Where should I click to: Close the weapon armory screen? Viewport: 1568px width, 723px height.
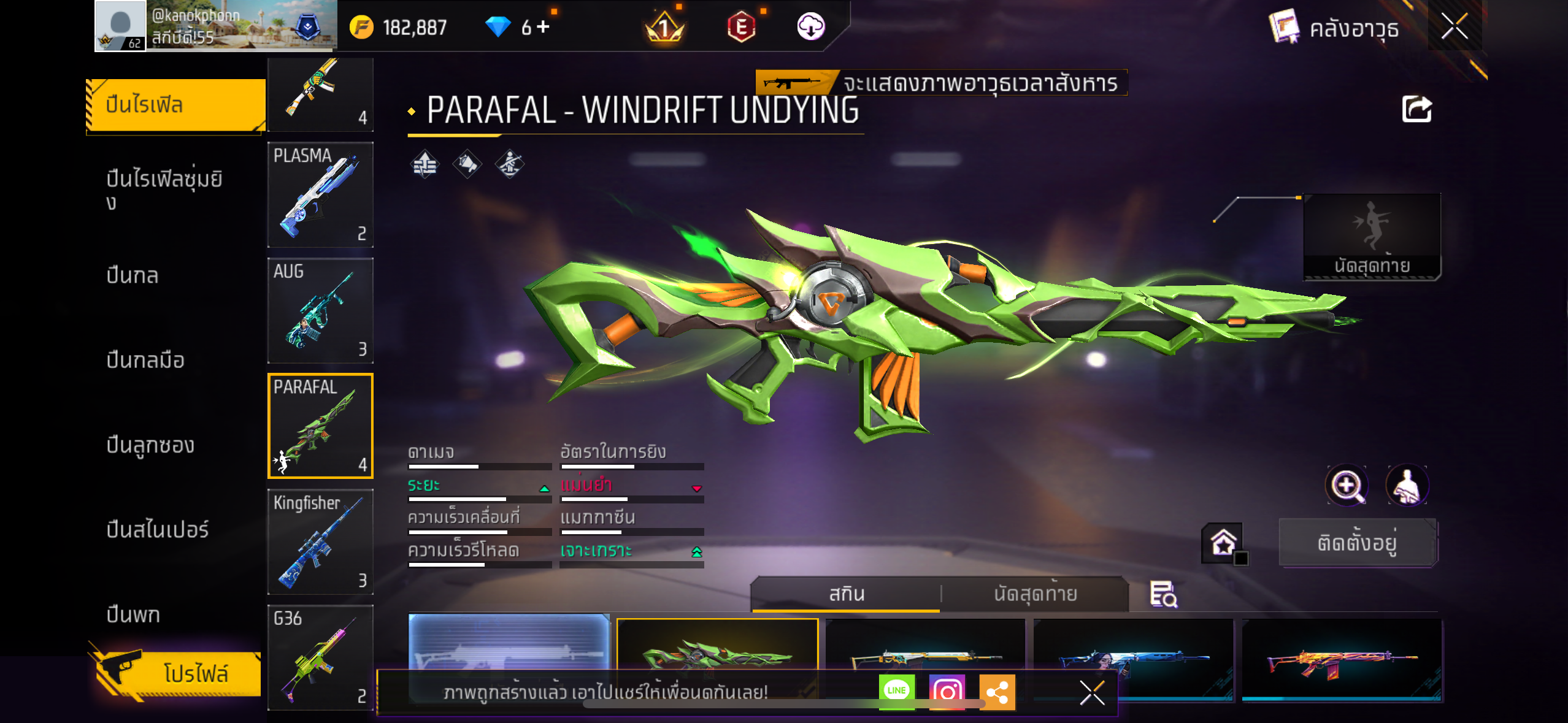1454,27
